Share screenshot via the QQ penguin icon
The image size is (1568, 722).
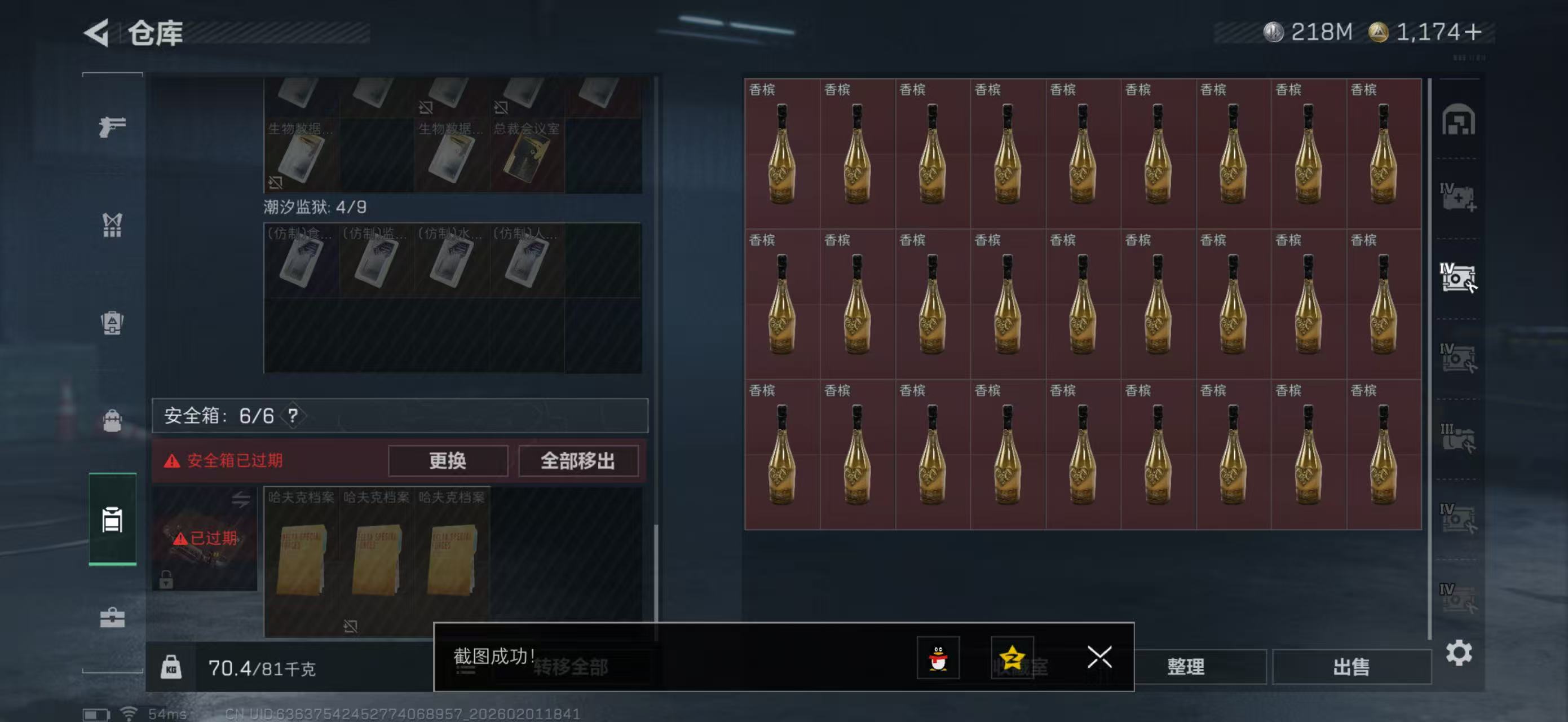940,658
